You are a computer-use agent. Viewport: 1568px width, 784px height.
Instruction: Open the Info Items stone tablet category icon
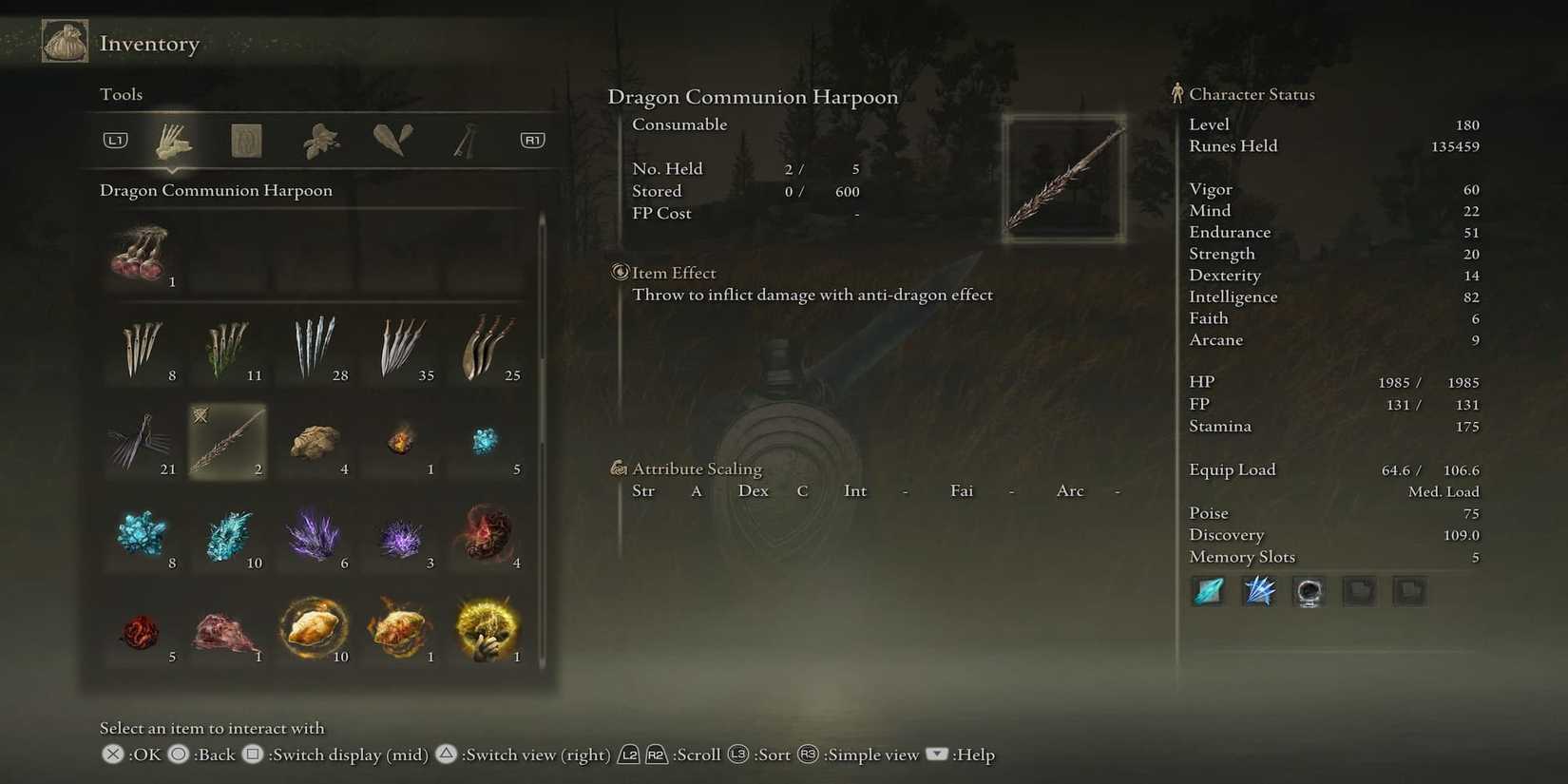coord(245,139)
